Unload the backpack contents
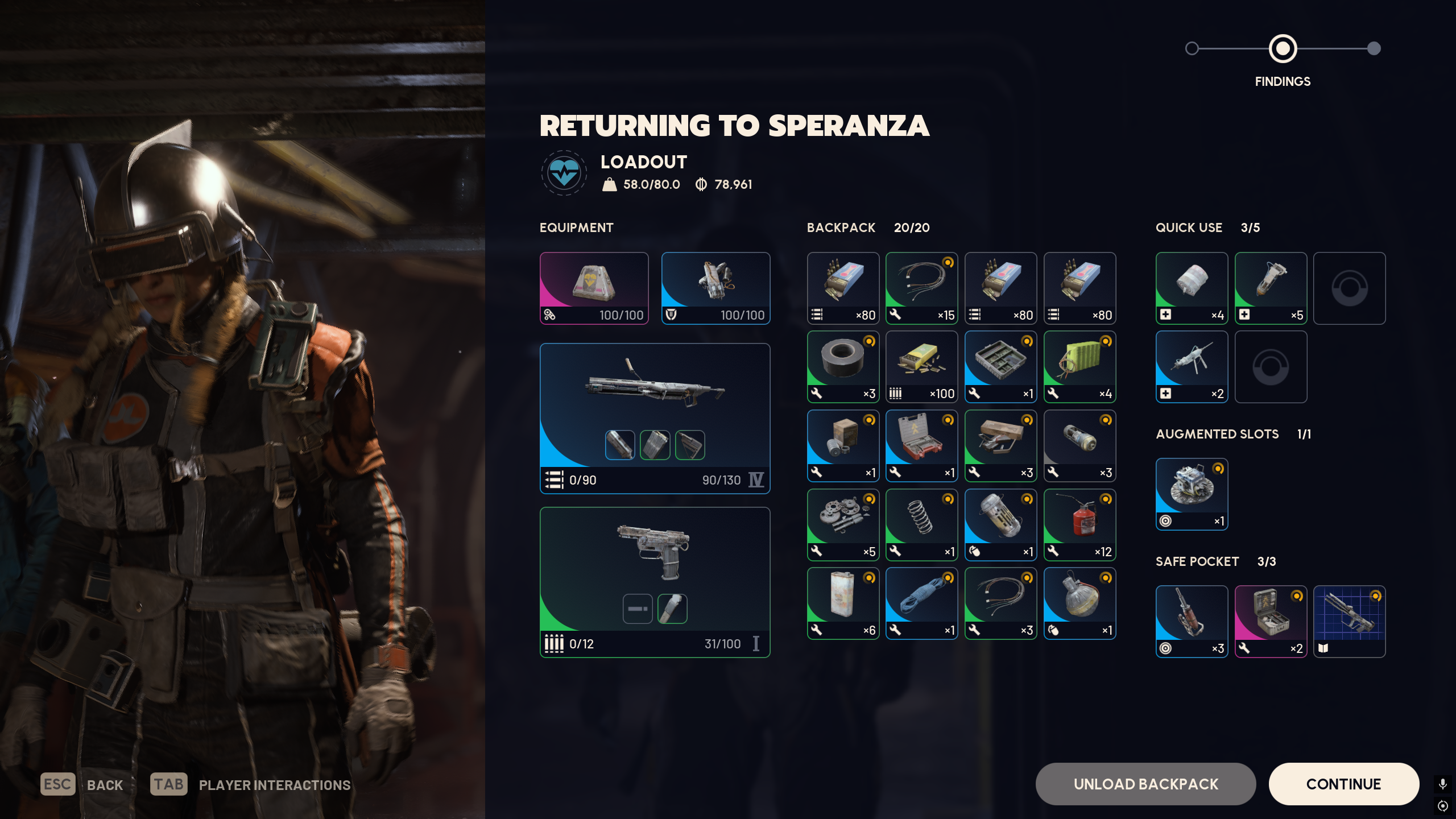This screenshot has height=819, width=1456. (1145, 784)
